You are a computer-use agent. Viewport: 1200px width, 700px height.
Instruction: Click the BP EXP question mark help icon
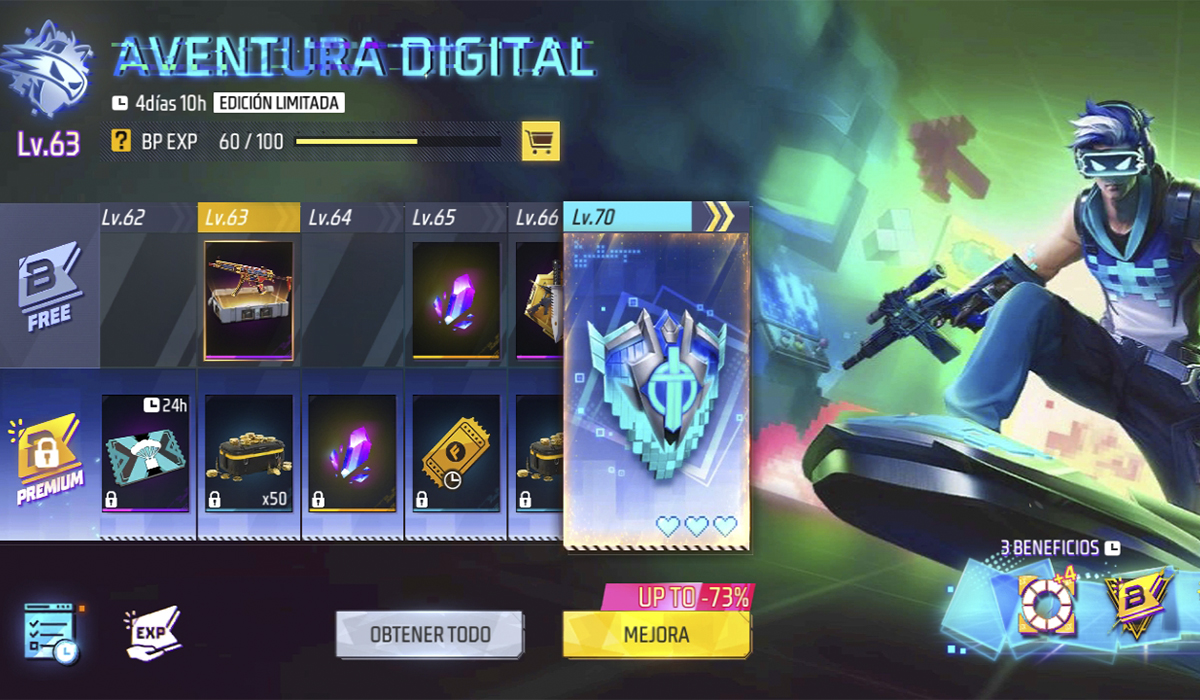[121, 142]
